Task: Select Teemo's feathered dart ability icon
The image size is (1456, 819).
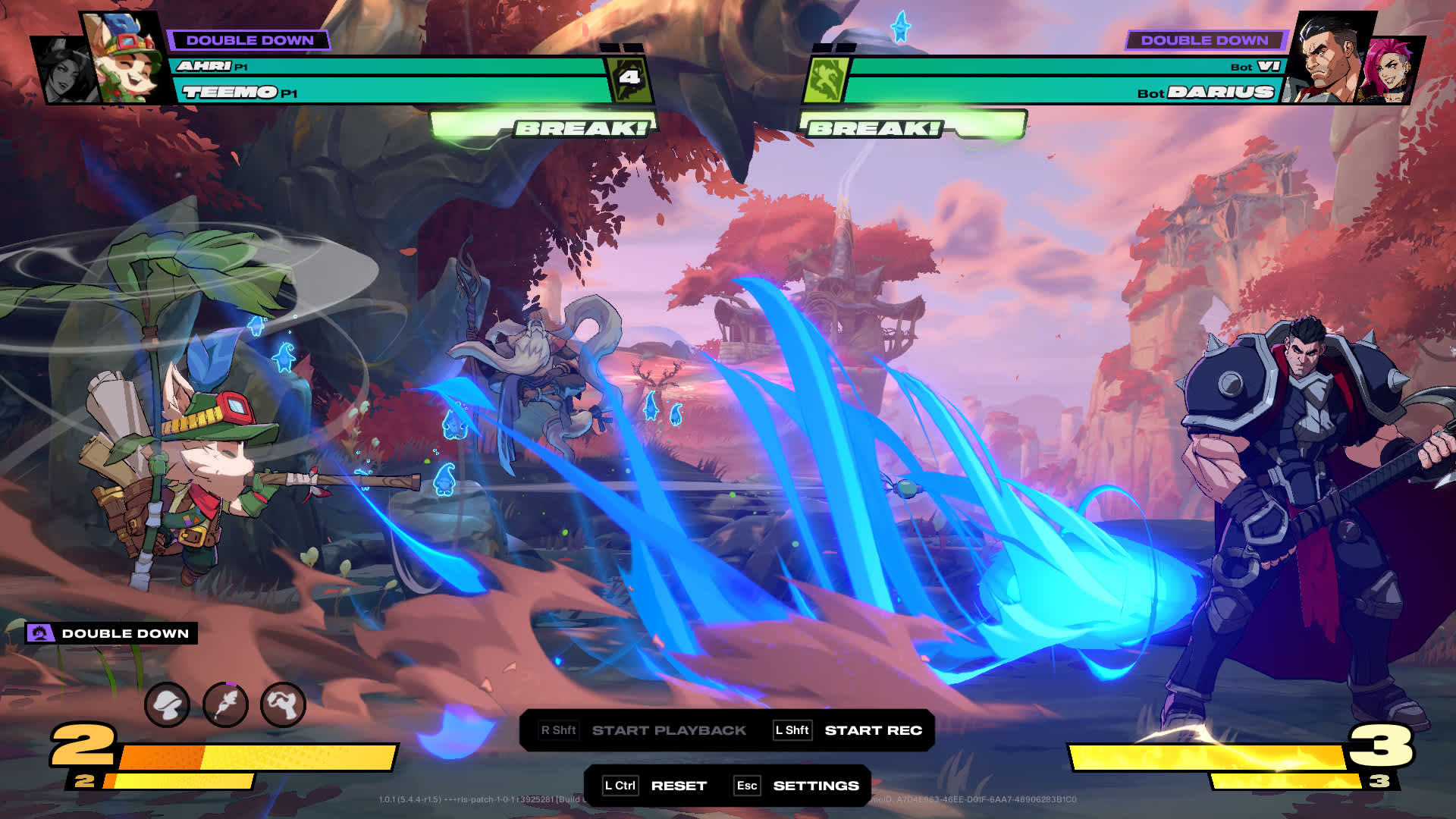Action: [x=225, y=705]
